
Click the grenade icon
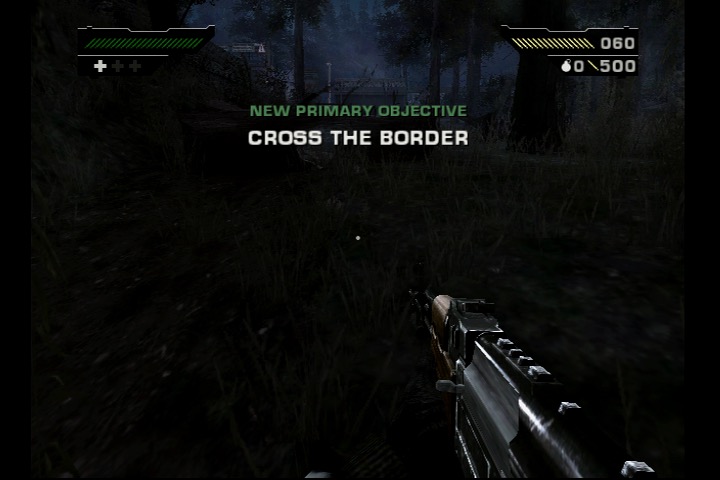(x=565, y=67)
